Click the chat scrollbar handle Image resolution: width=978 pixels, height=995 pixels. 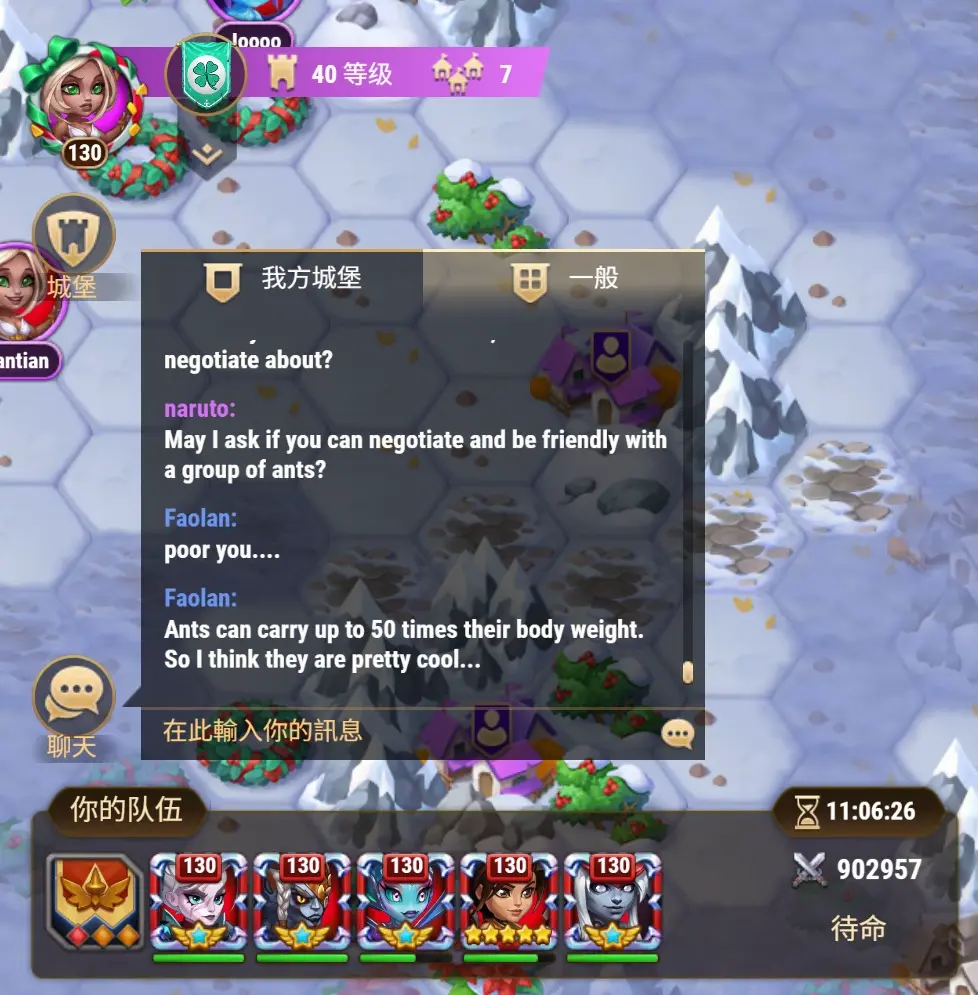point(687,671)
